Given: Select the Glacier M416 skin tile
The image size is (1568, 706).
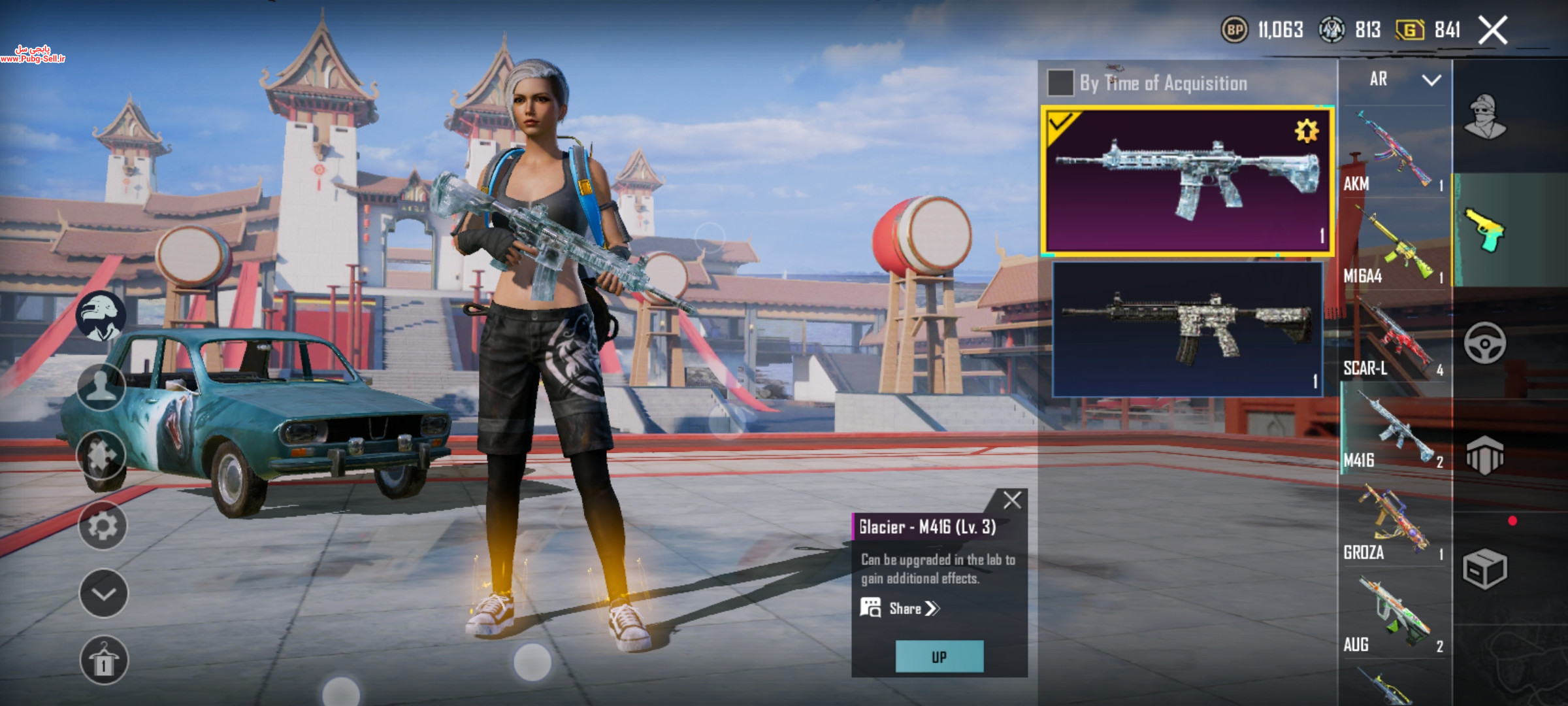Looking at the screenshot, I should click(x=1187, y=180).
